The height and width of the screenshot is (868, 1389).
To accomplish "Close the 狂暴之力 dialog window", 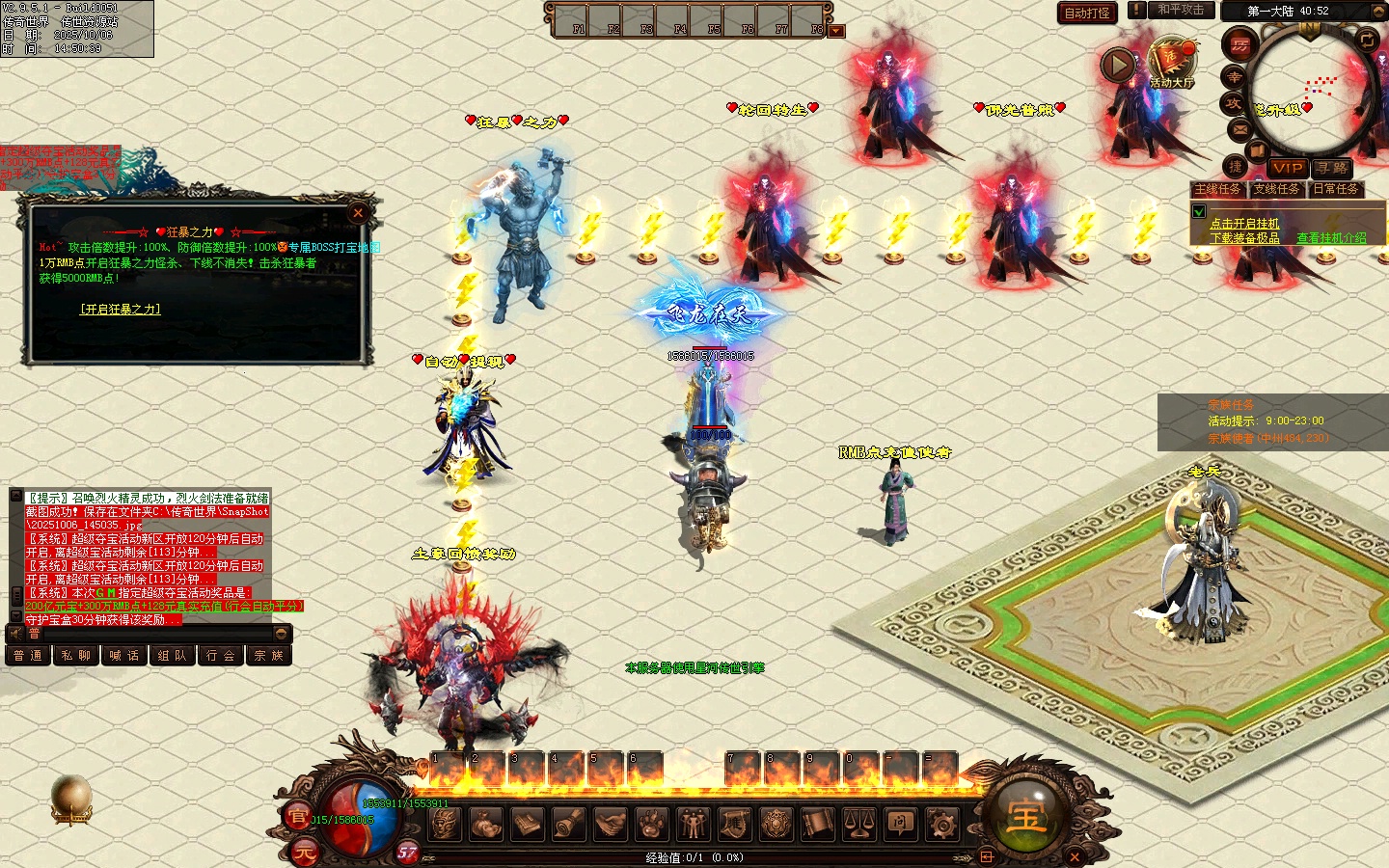I will 358,212.
